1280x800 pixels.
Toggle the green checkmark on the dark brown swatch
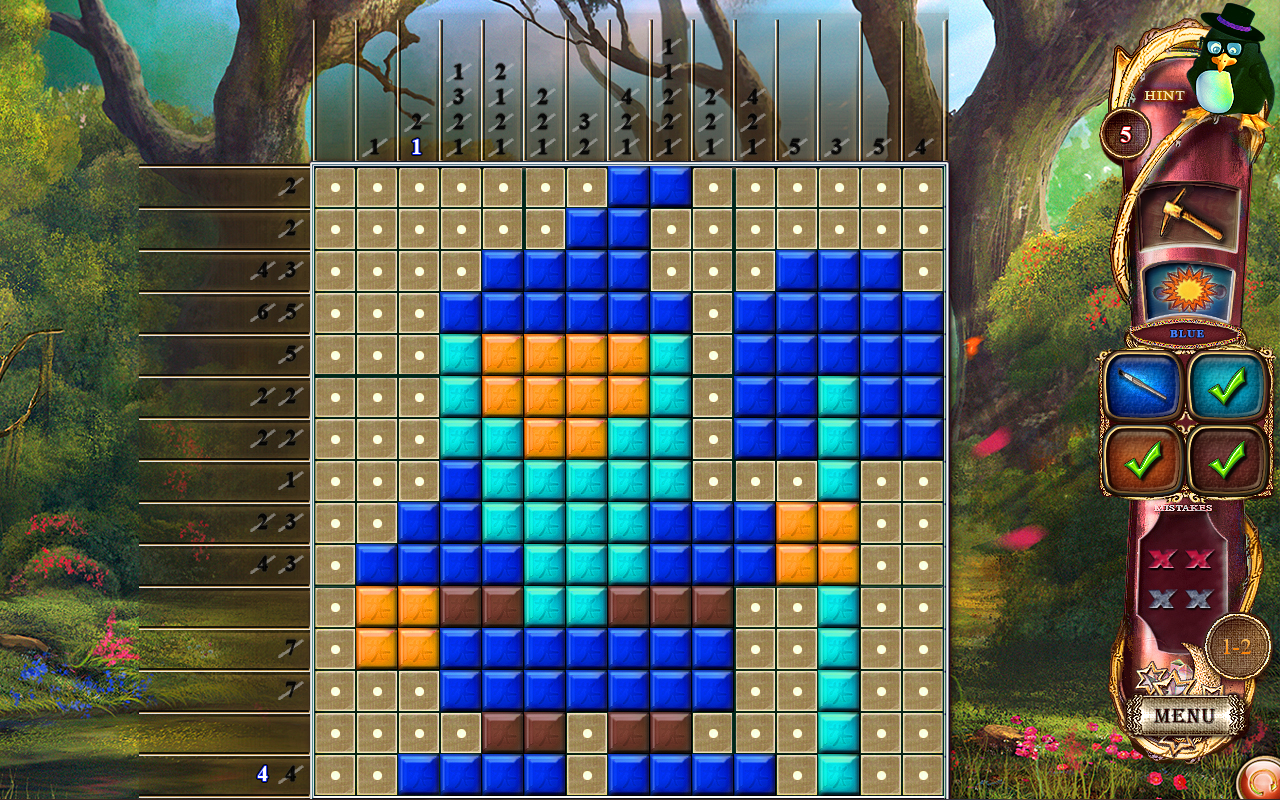[1228, 458]
